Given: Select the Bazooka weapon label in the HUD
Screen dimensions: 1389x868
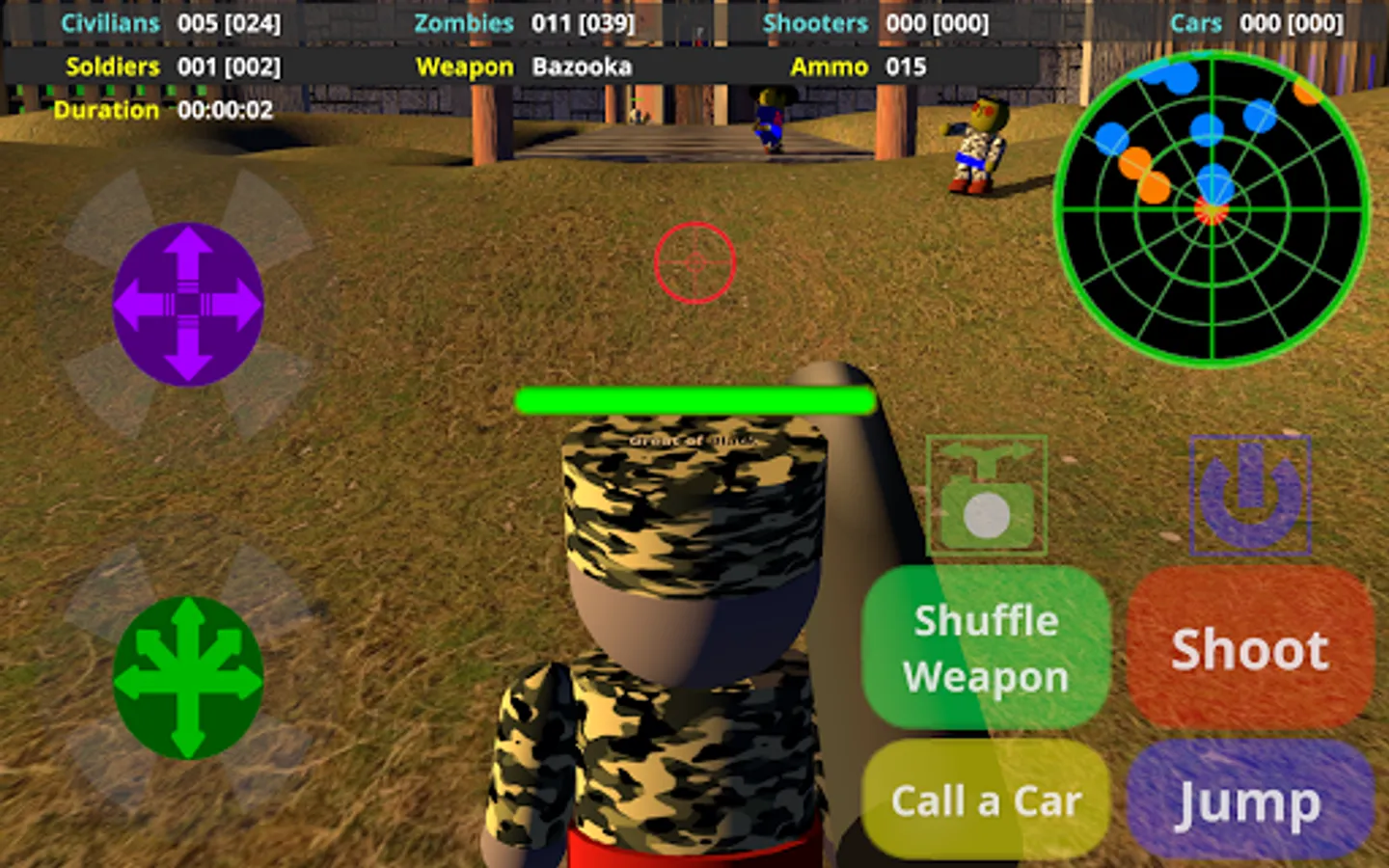Looking at the screenshot, I should pyautogui.click(x=583, y=67).
